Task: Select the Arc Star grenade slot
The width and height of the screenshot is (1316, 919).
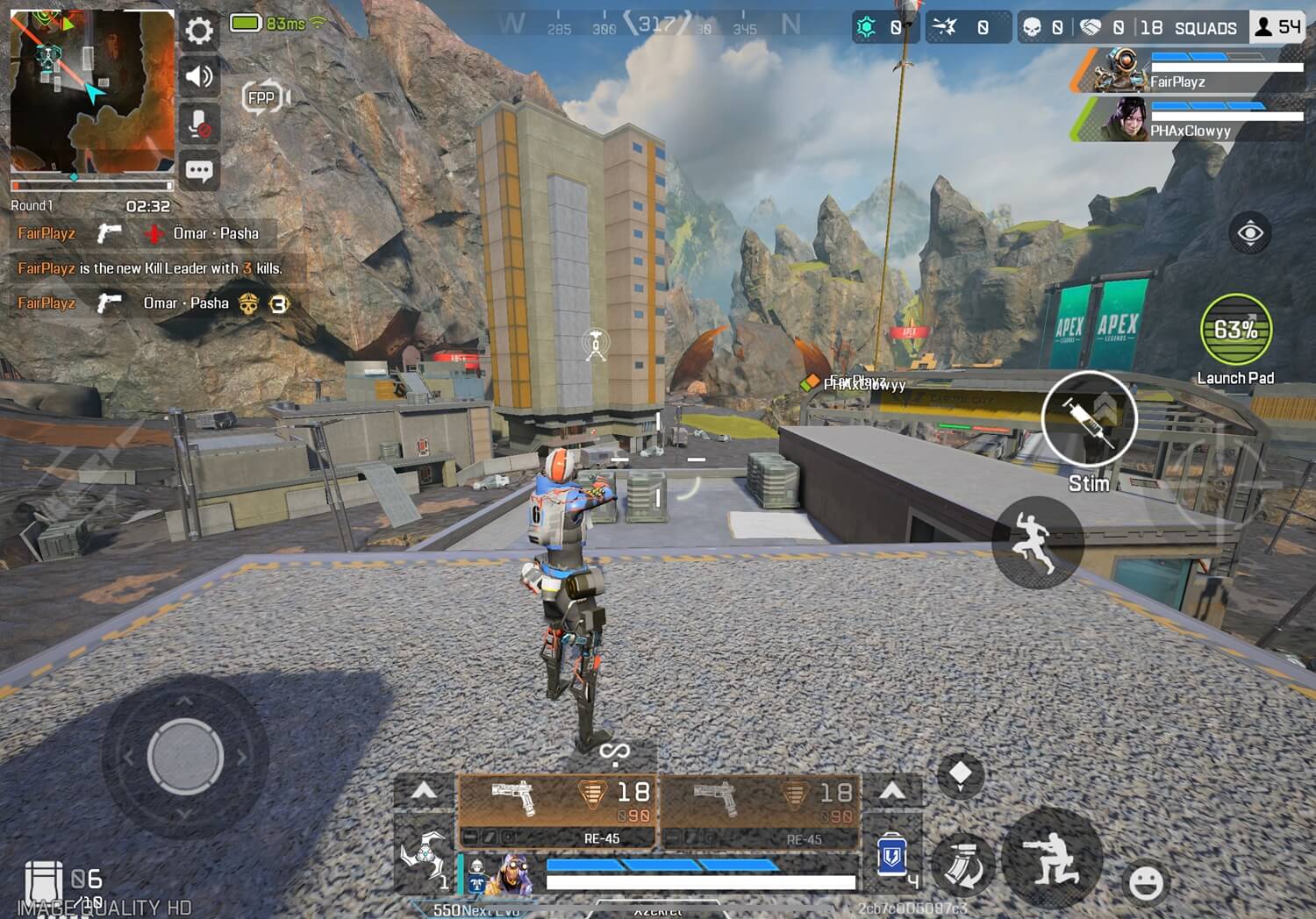Action: (x=425, y=855)
